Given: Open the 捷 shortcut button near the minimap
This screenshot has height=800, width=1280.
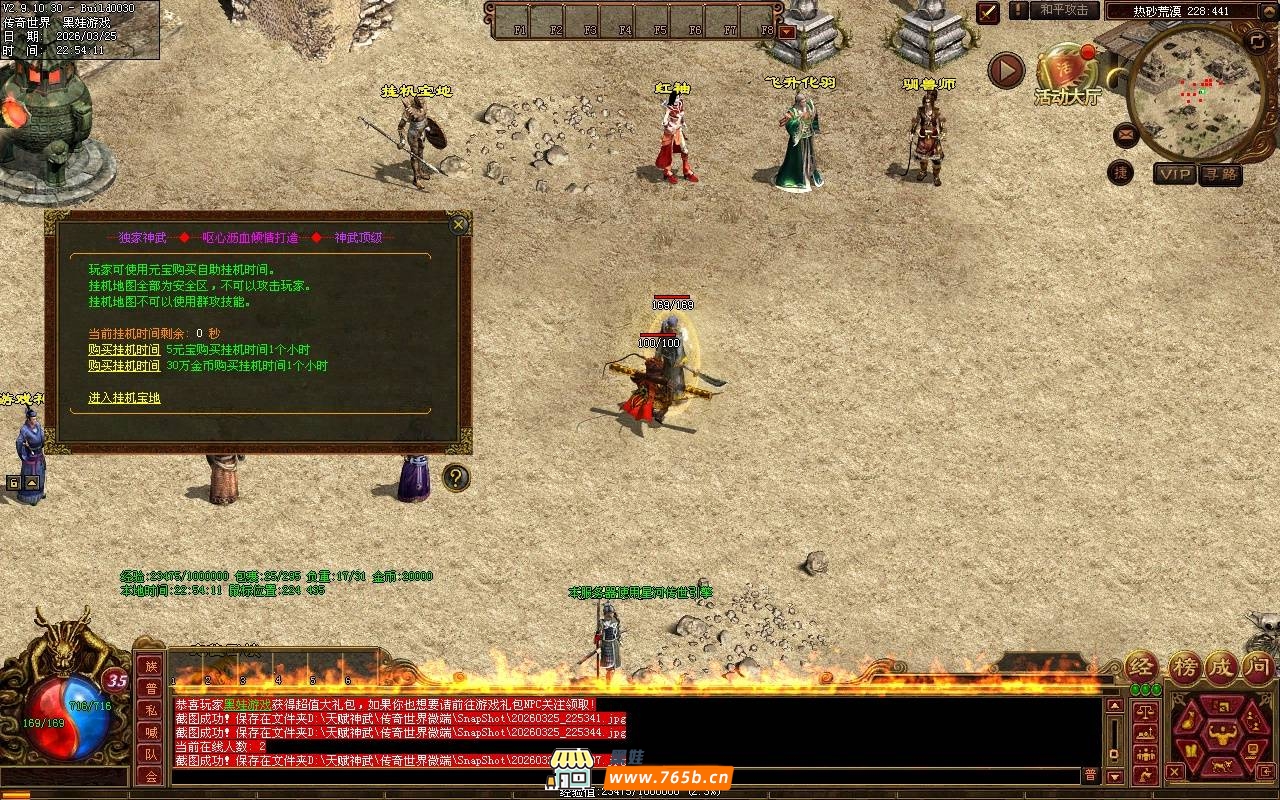Looking at the screenshot, I should point(1121,173).
